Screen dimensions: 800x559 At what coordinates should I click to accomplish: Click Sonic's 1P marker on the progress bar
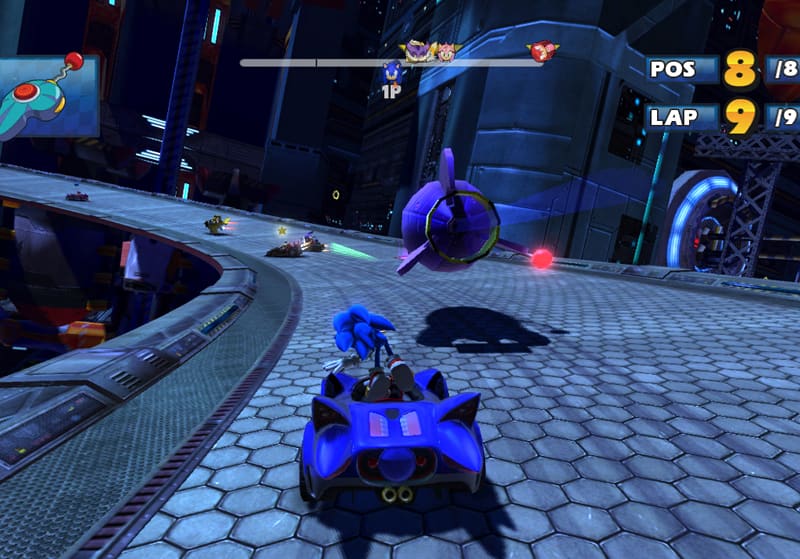(392, 75)
